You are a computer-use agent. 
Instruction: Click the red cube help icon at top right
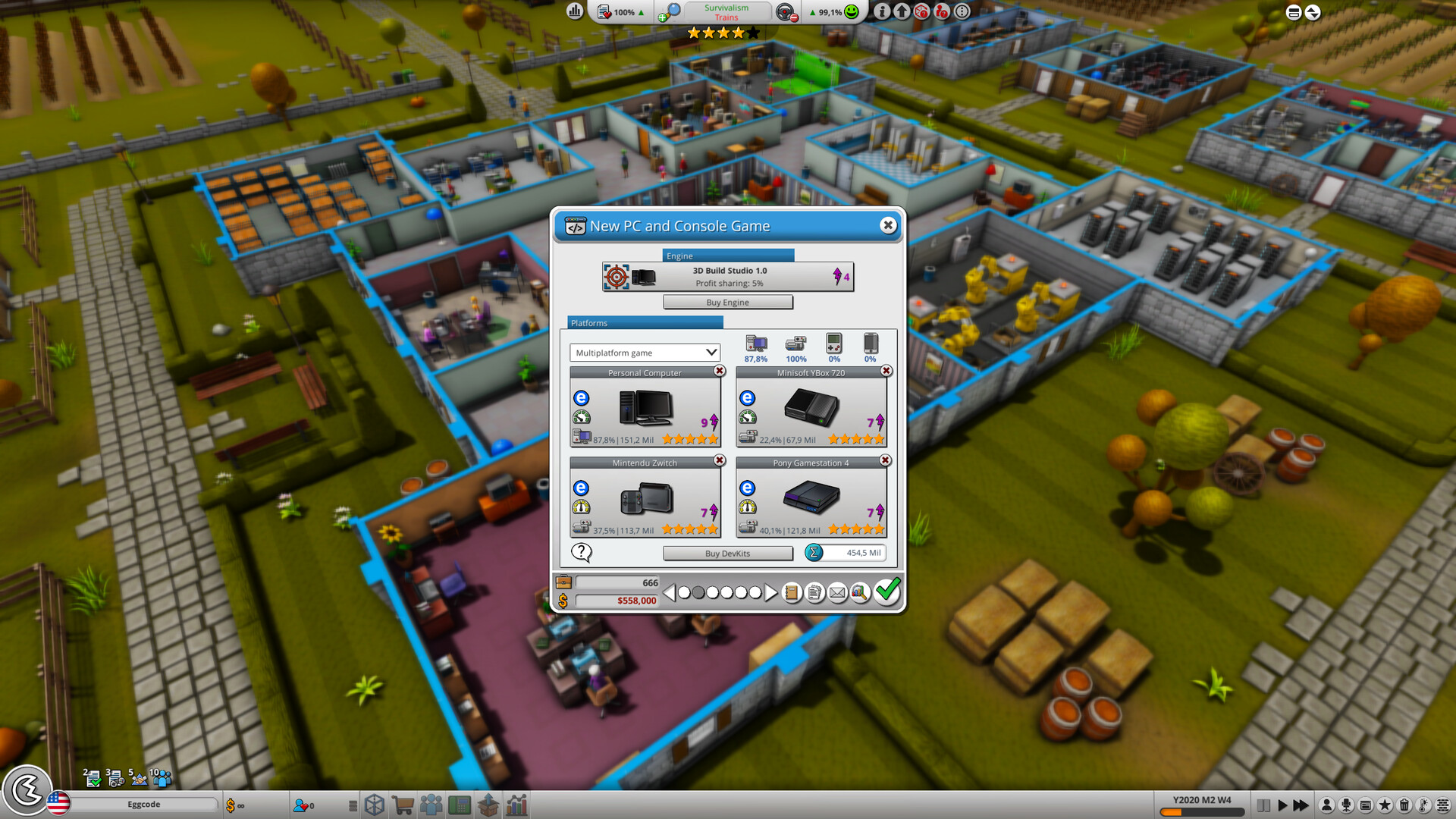[x=922, y=12]
